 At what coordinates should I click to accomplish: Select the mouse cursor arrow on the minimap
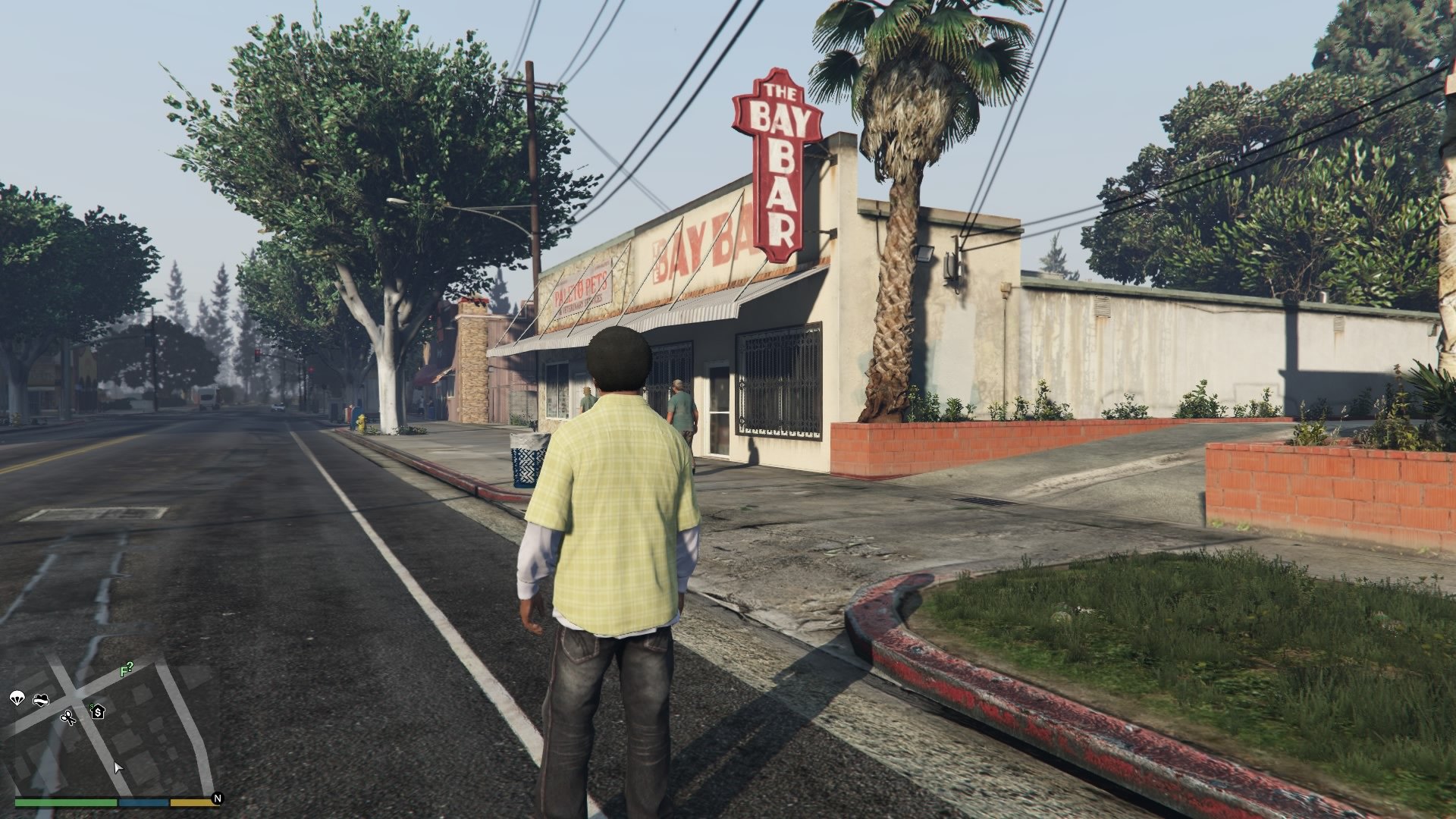[118, 768]
